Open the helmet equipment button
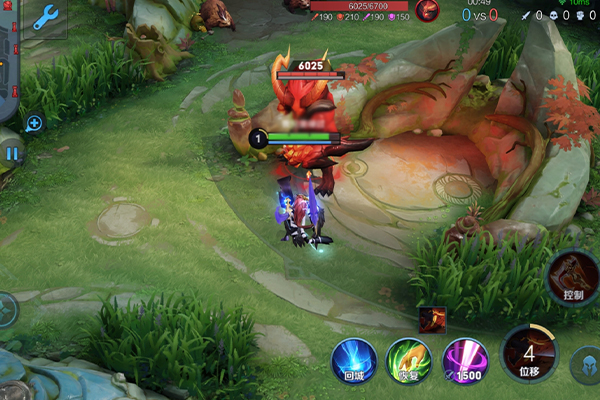The width and height of the screenshot is (600, 400). pyautogui.click(x=587, y=364)
